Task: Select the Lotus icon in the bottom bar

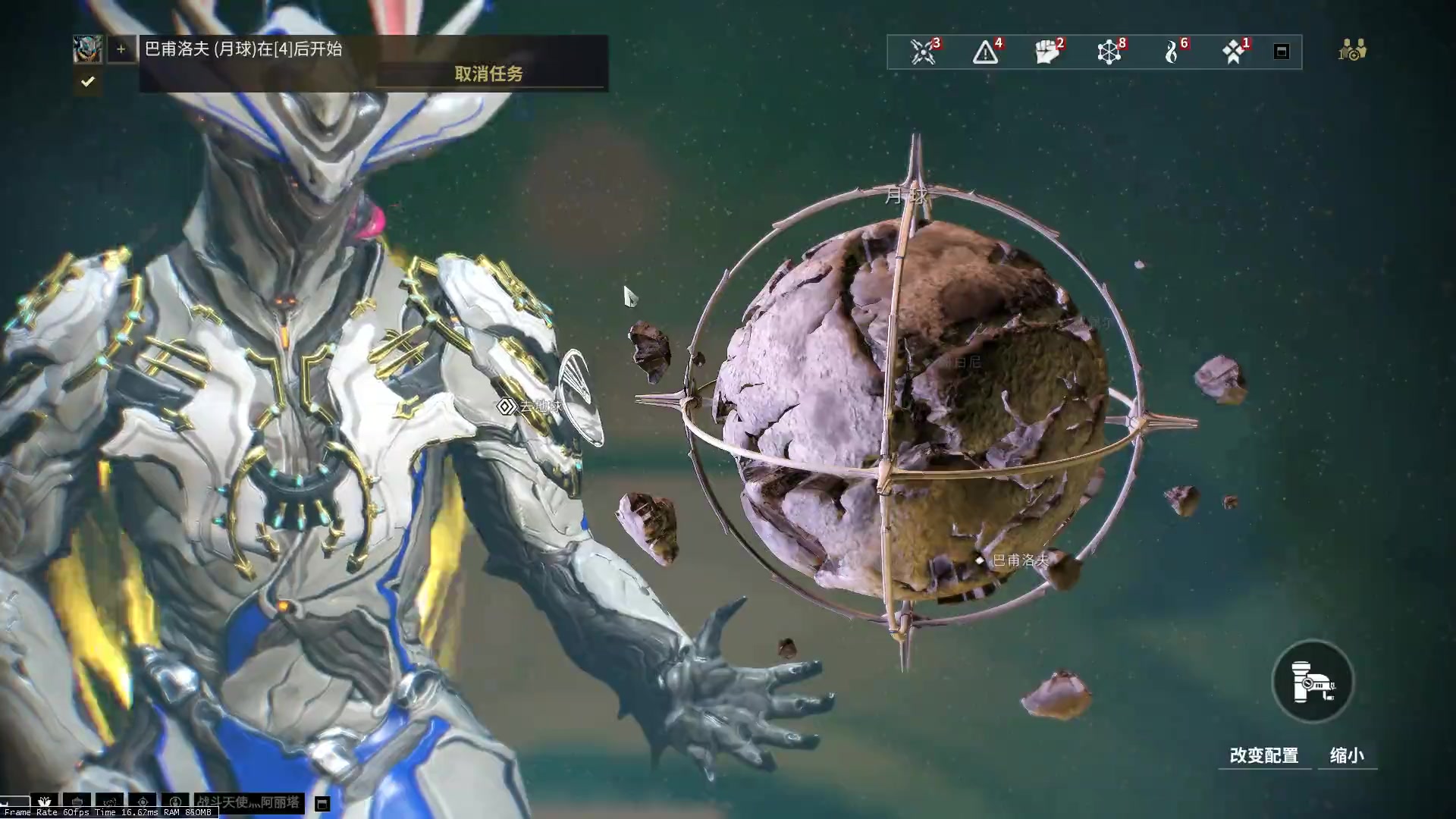Action: tap(43, 802)
